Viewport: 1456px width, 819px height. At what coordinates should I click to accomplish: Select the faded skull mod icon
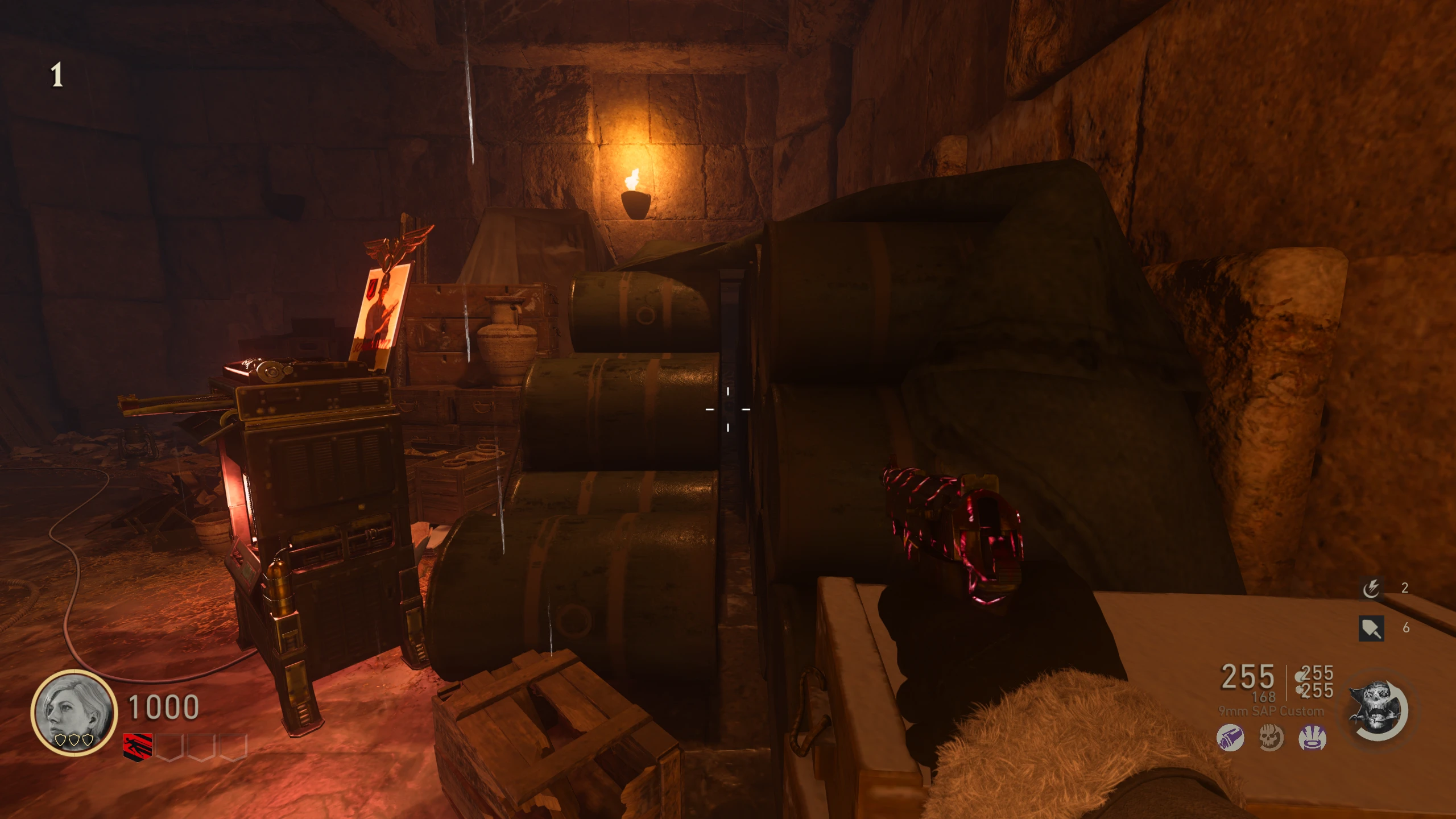[1271, 738]
